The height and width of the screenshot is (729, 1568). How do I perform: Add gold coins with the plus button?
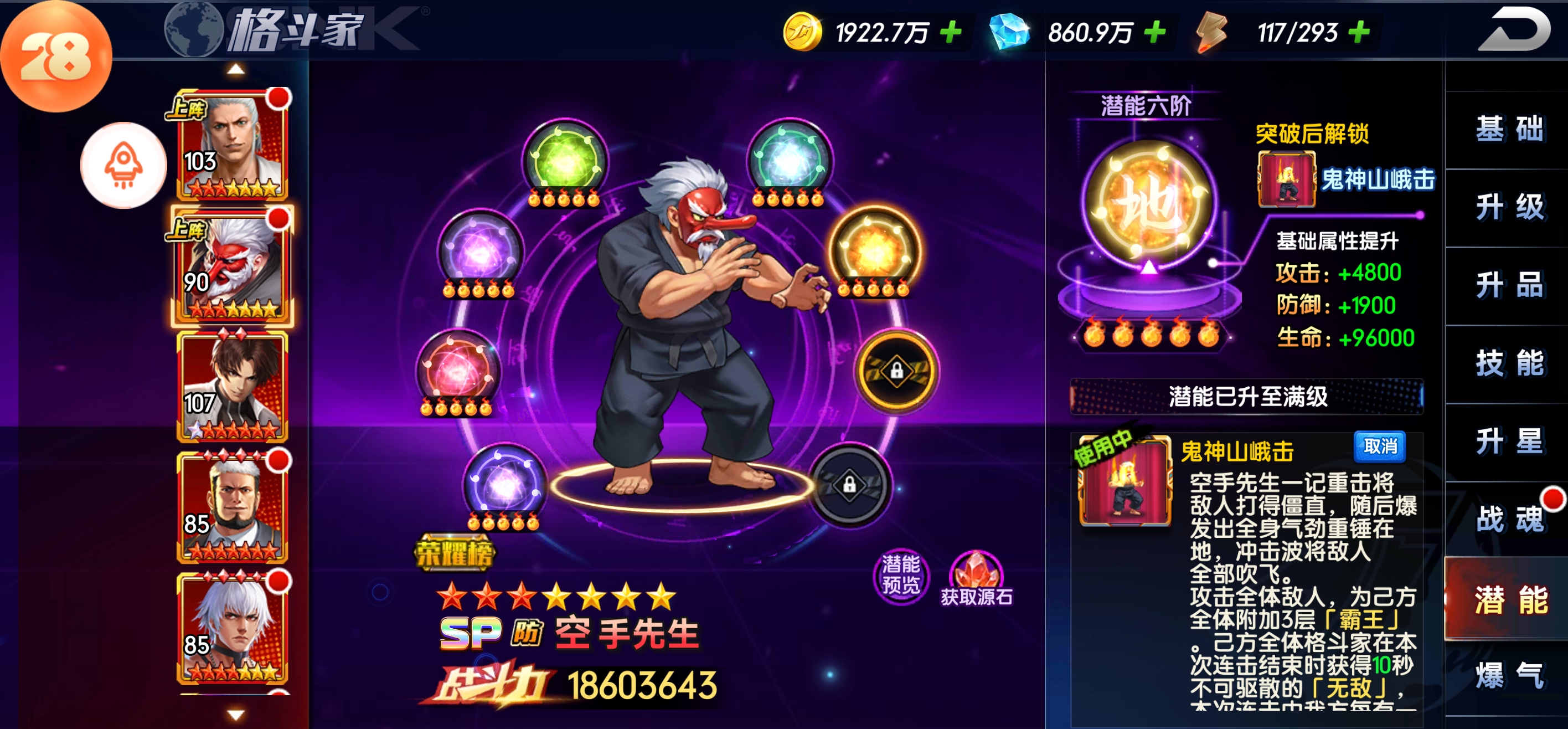(x=951, y=32)
